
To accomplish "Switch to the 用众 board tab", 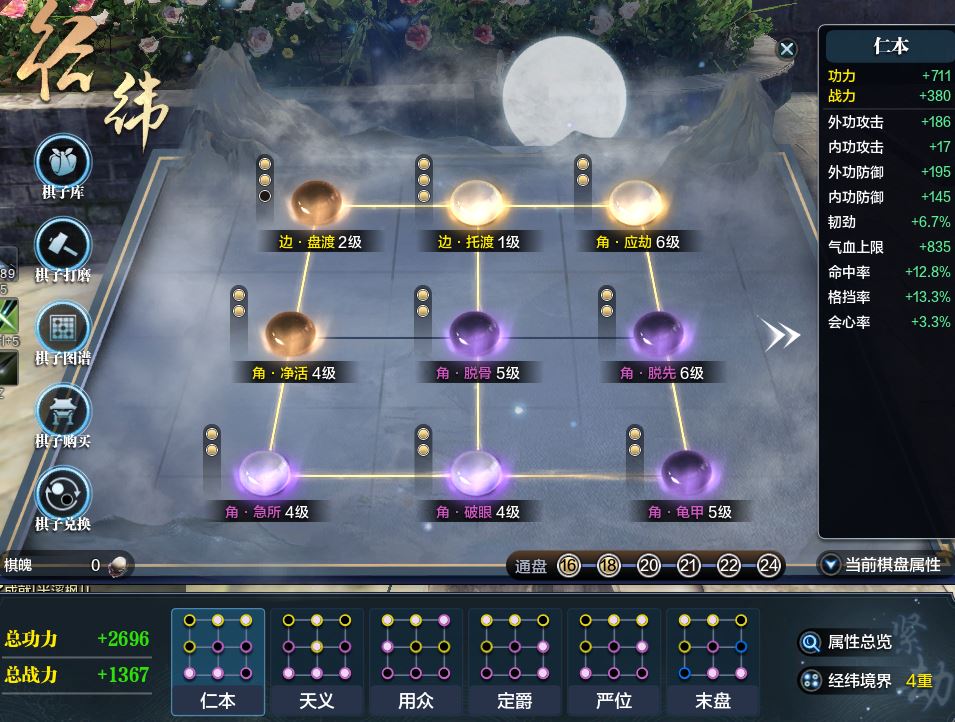I will coord(415,660).
